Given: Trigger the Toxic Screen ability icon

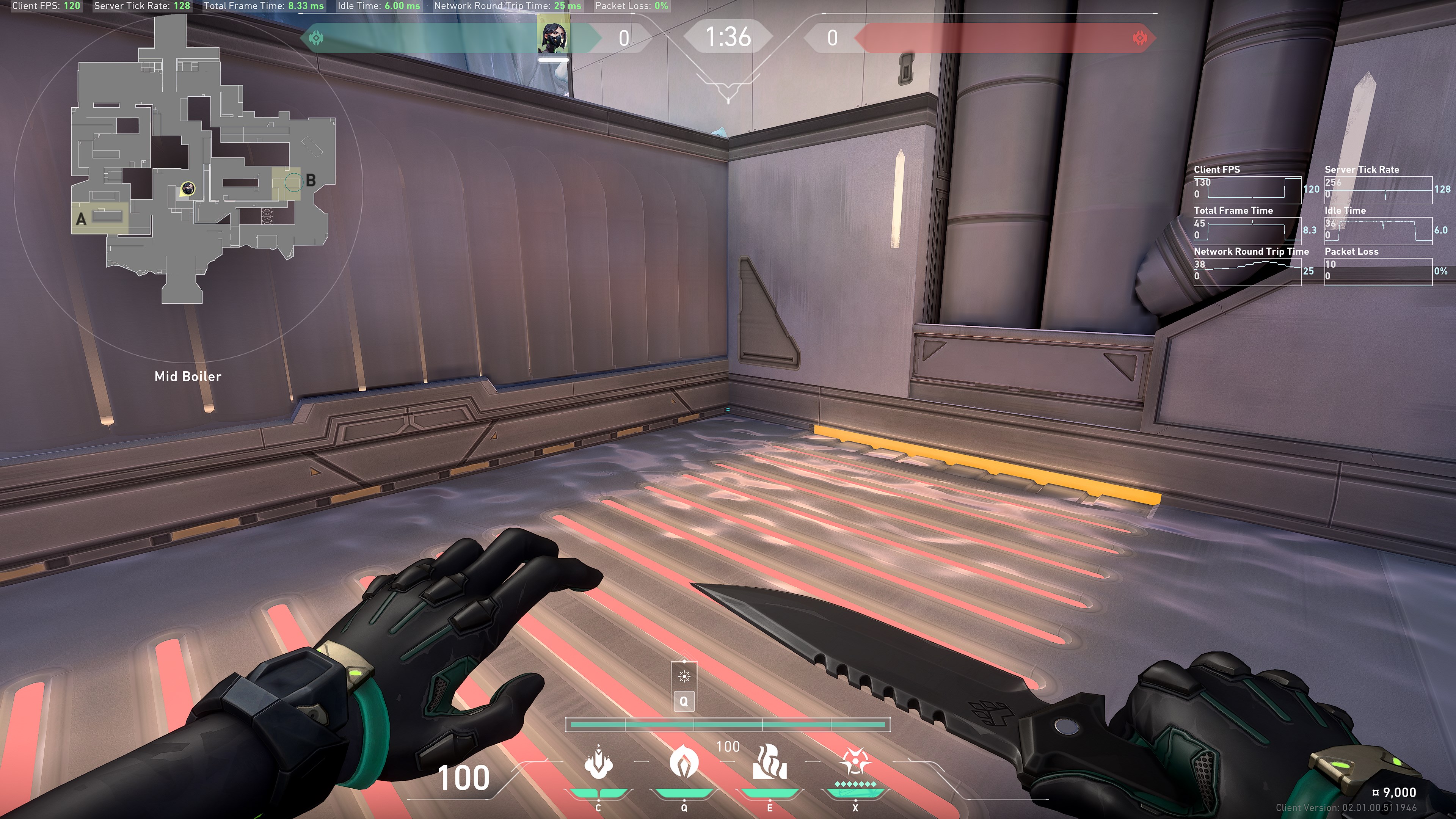Looking at the screenshot, I should pos(770,763).
